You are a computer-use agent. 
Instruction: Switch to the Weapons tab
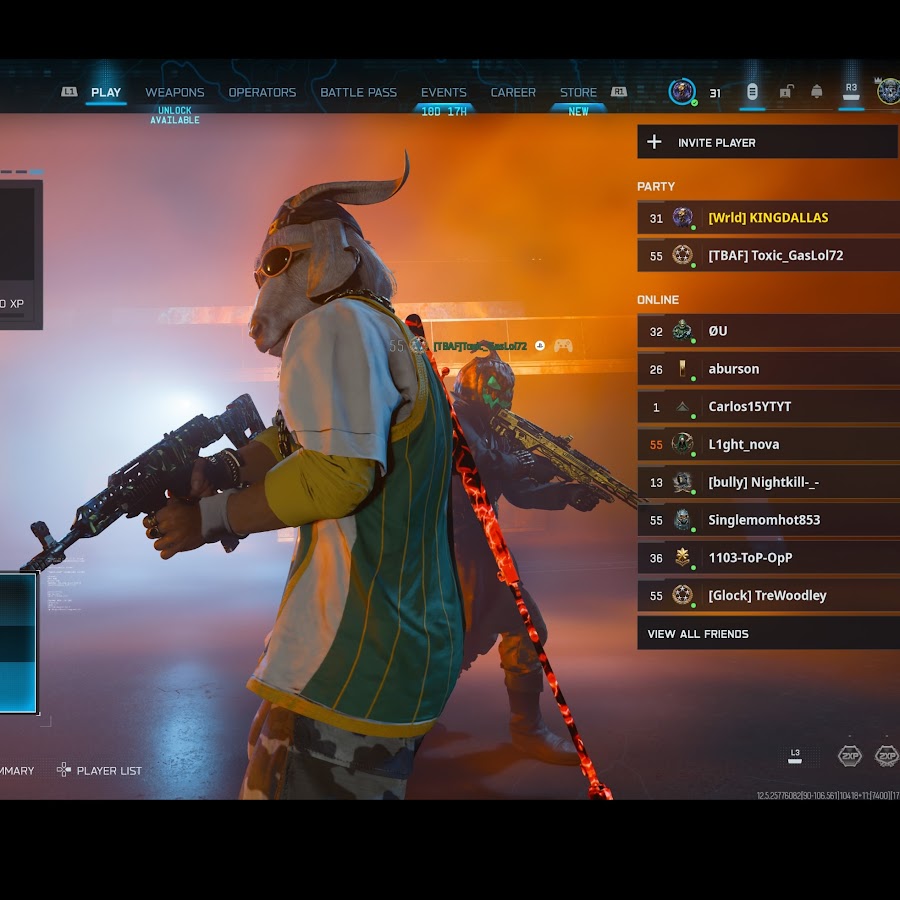tap(175, 93)
